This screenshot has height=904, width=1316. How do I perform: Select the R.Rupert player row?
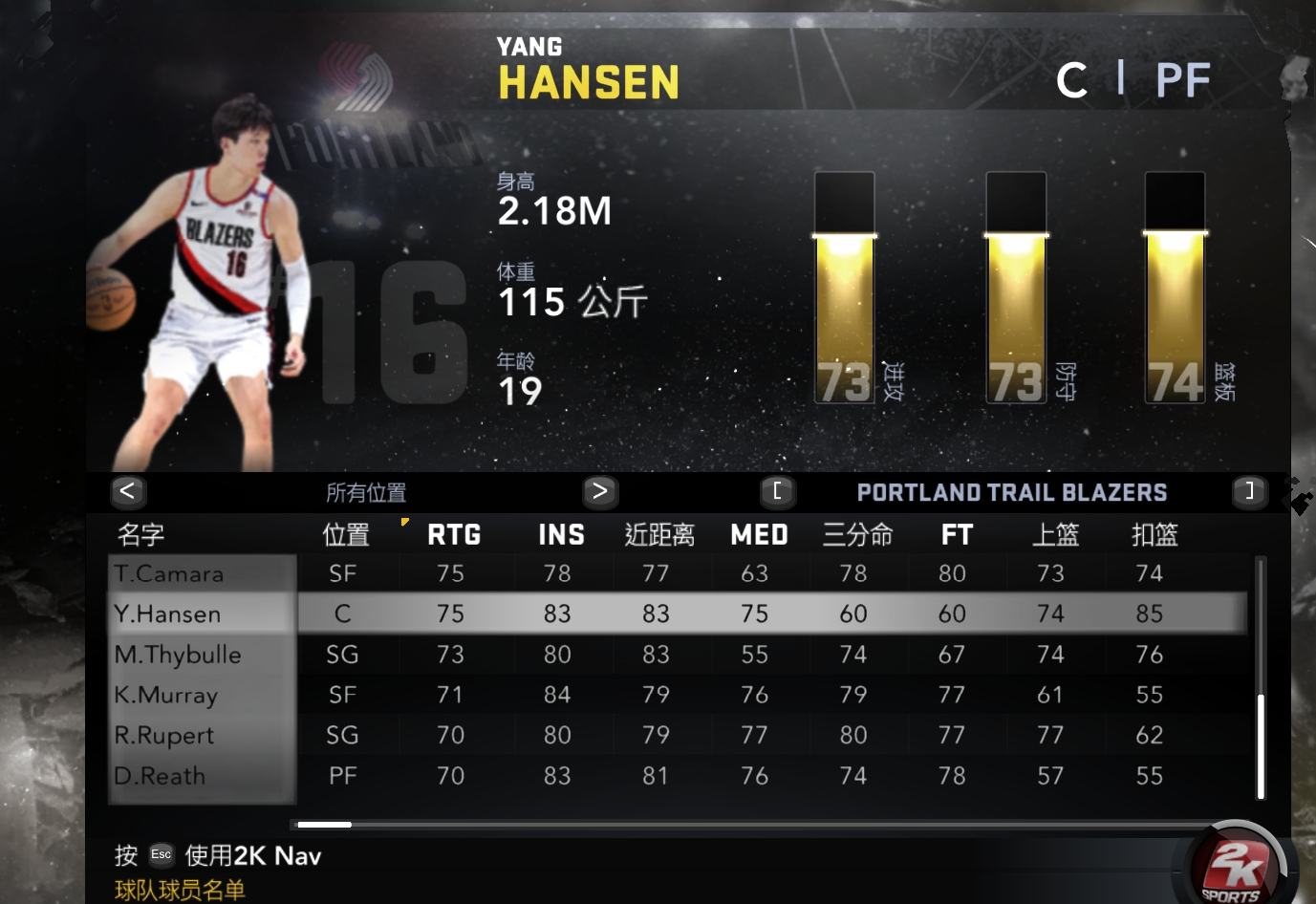point(164,735)
